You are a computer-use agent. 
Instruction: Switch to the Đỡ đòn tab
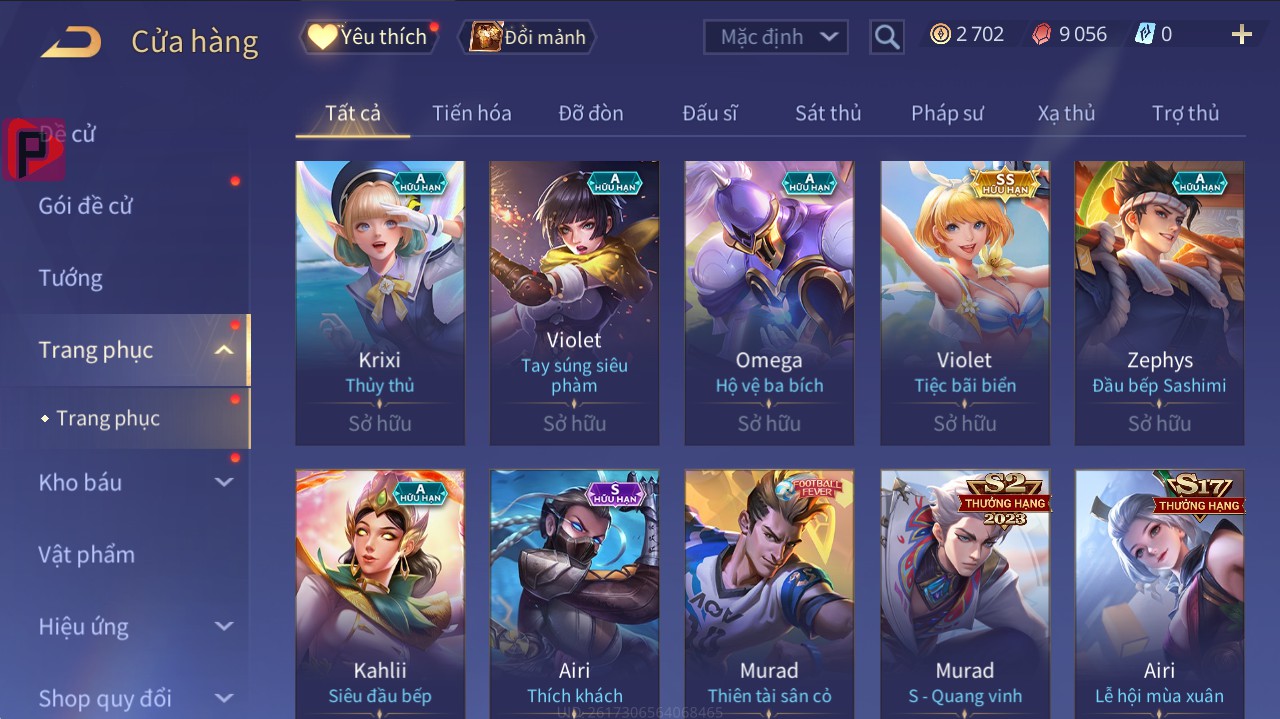coord(591,113)
